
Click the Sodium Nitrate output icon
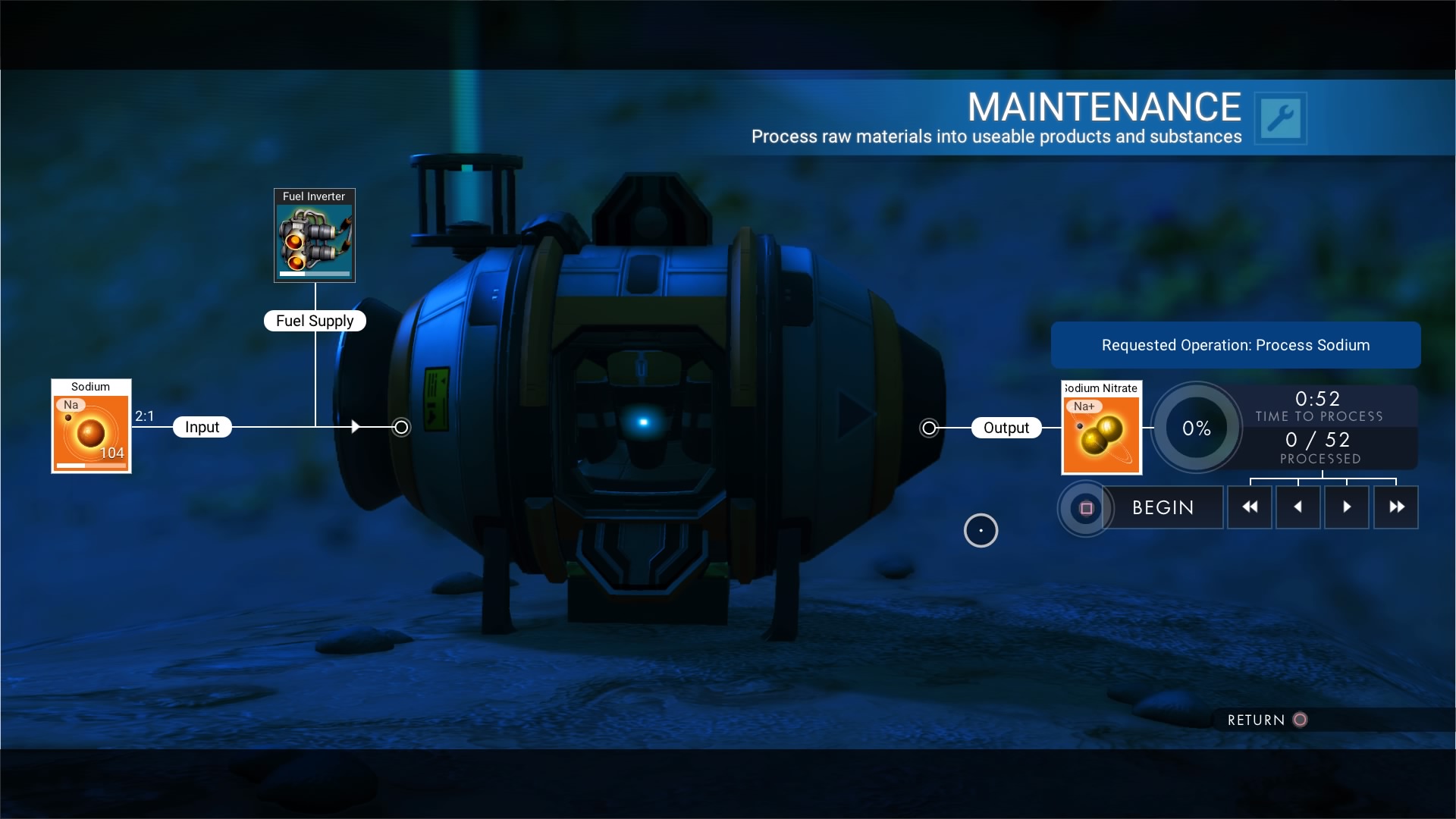1100,427
